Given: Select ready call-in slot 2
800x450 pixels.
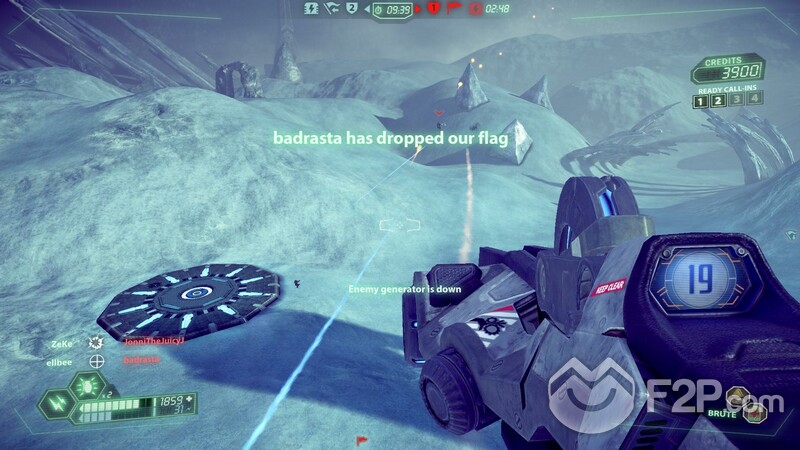Looking at the screenshot, I should [718, 98].
